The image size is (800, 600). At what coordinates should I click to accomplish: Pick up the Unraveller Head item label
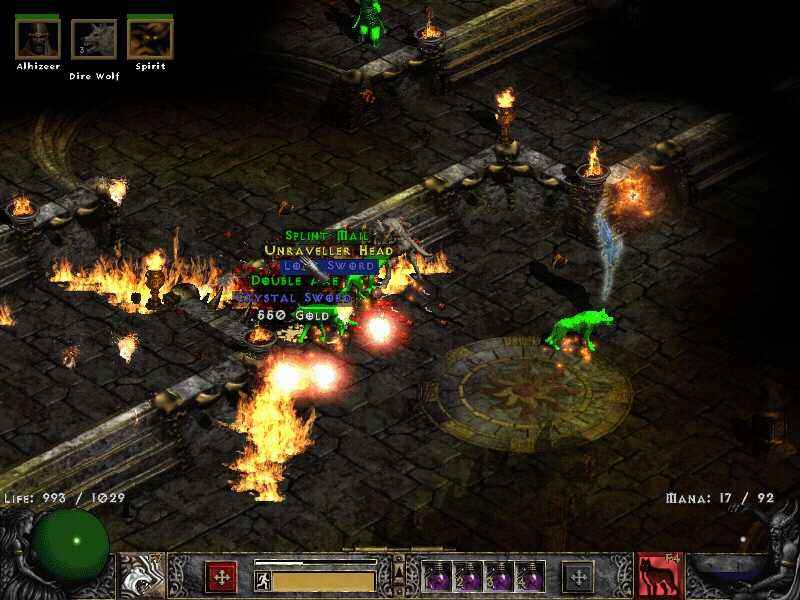click(328, 251)
